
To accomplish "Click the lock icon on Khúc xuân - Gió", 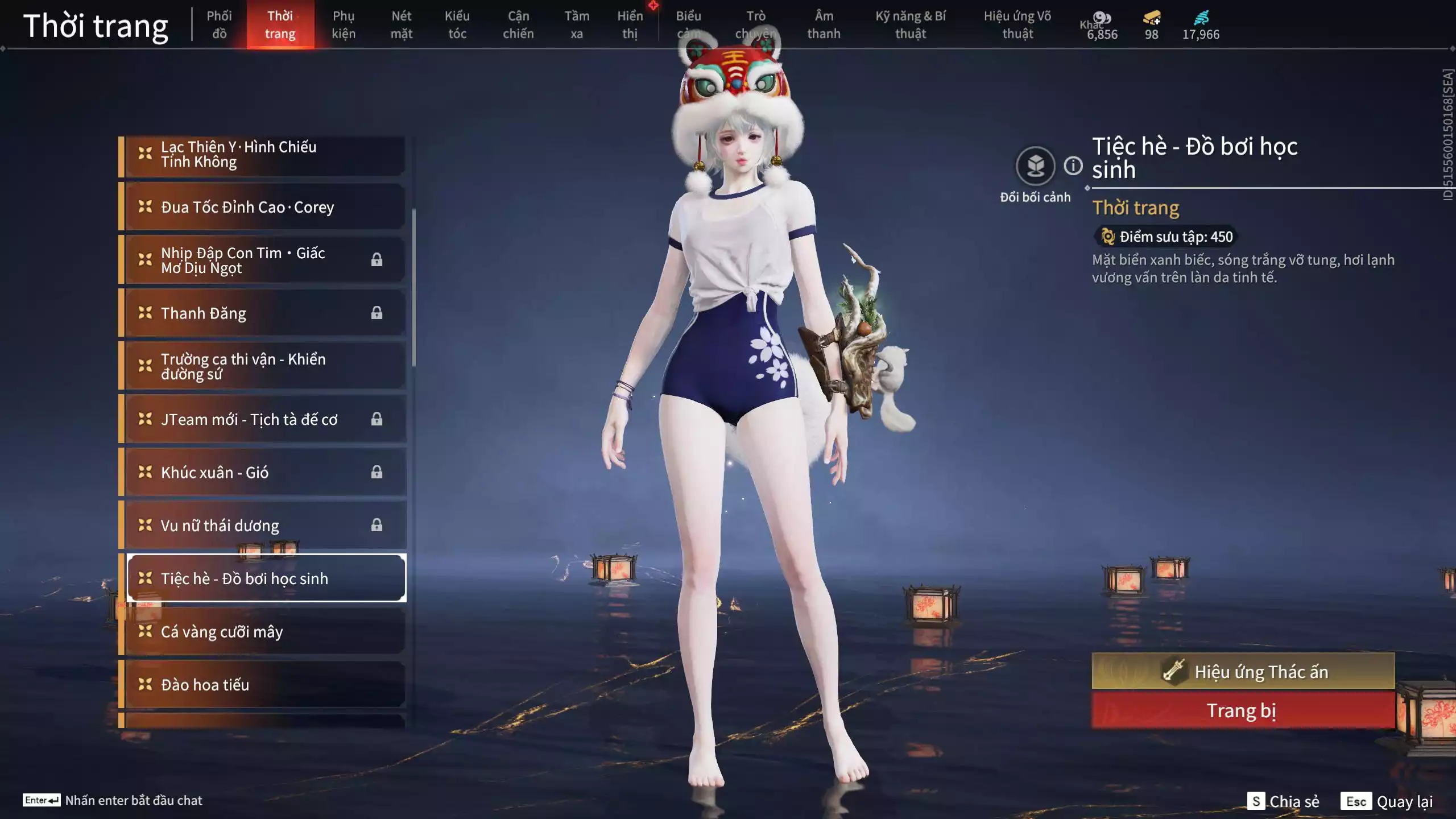I will [x=377, y=471].
